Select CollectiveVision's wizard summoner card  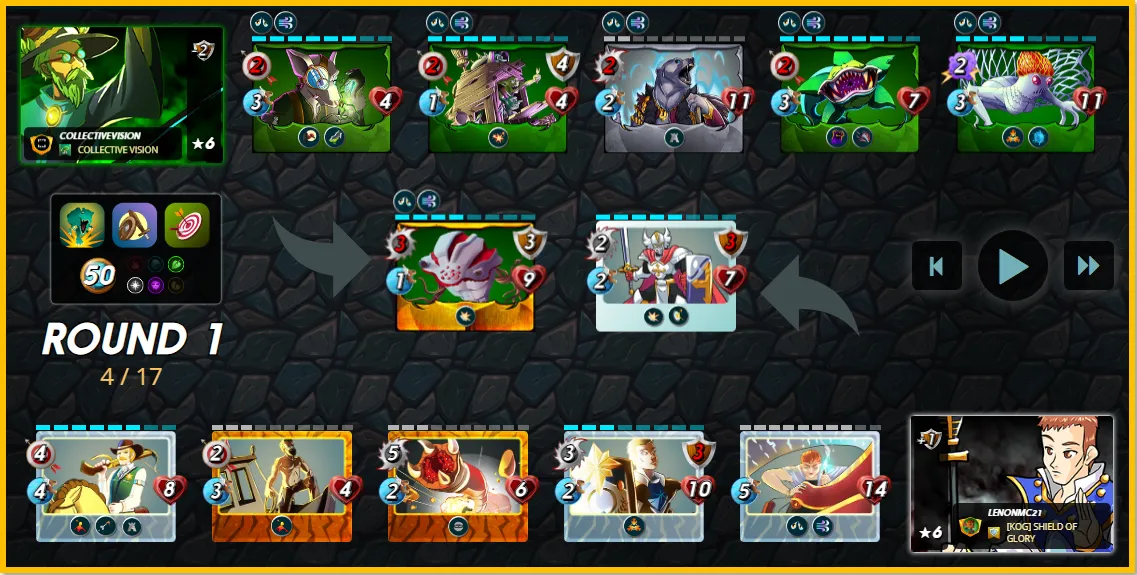click(x=121, y=94)
